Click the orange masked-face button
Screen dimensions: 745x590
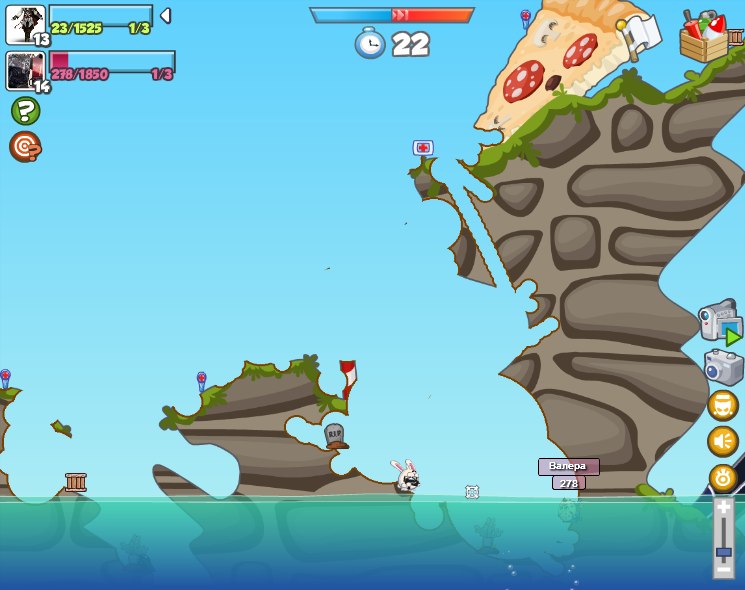(723, 405)
